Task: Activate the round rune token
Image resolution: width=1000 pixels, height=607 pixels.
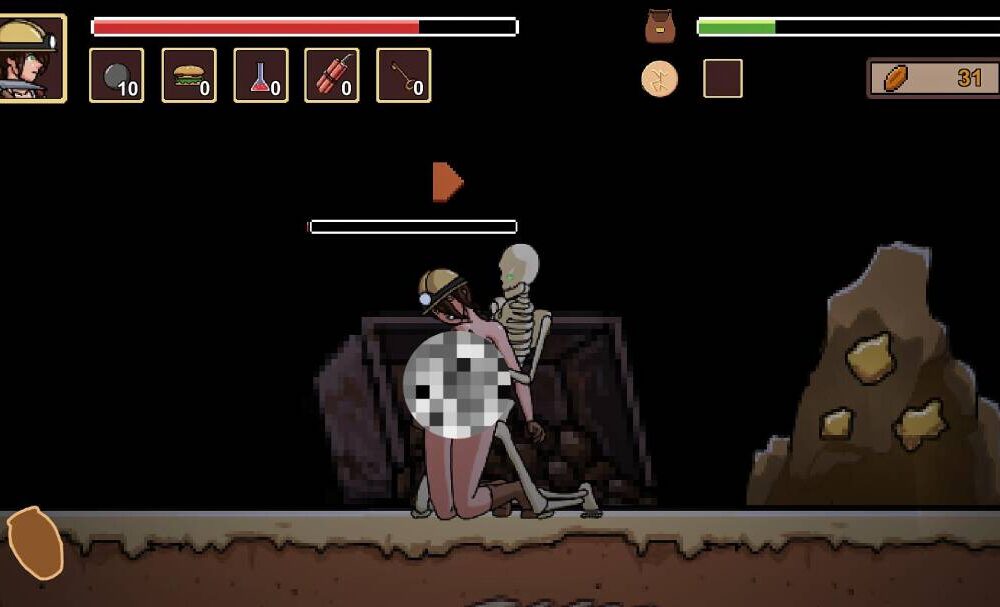Action: tap(659, 78)
